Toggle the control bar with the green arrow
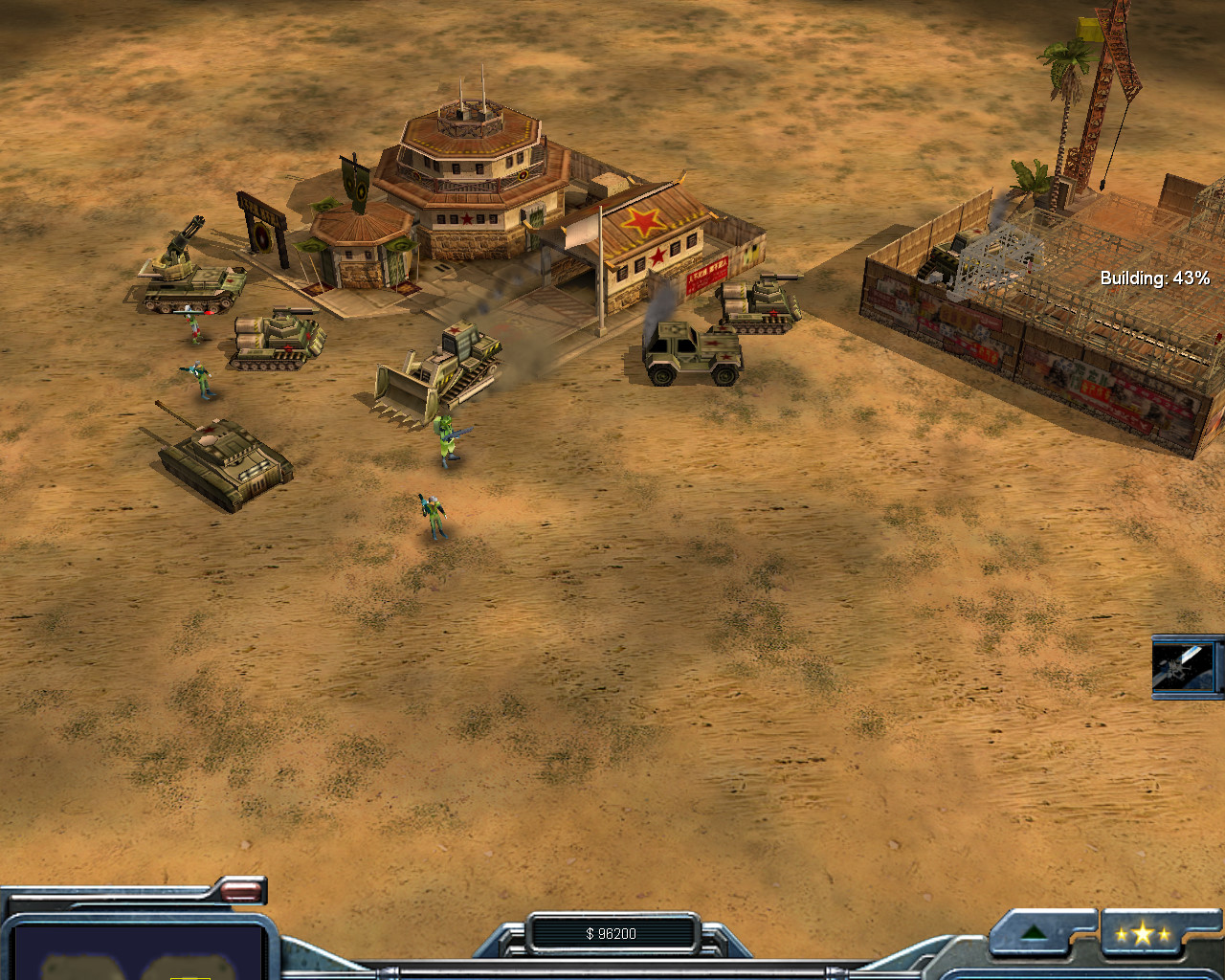This screenshot has width=1225, height=980. (1034, 933)
